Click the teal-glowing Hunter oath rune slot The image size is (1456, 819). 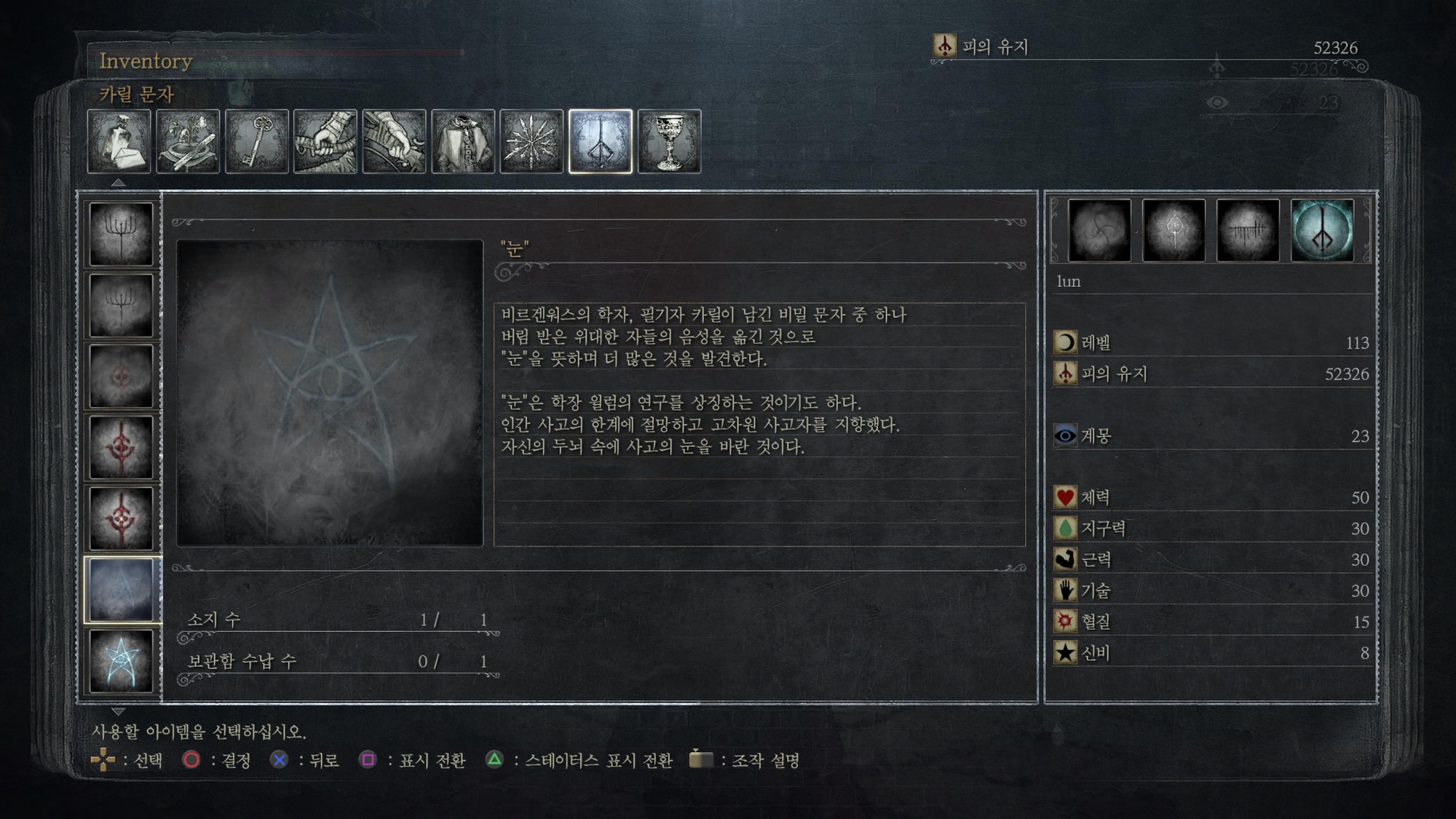coord(1322,230)
